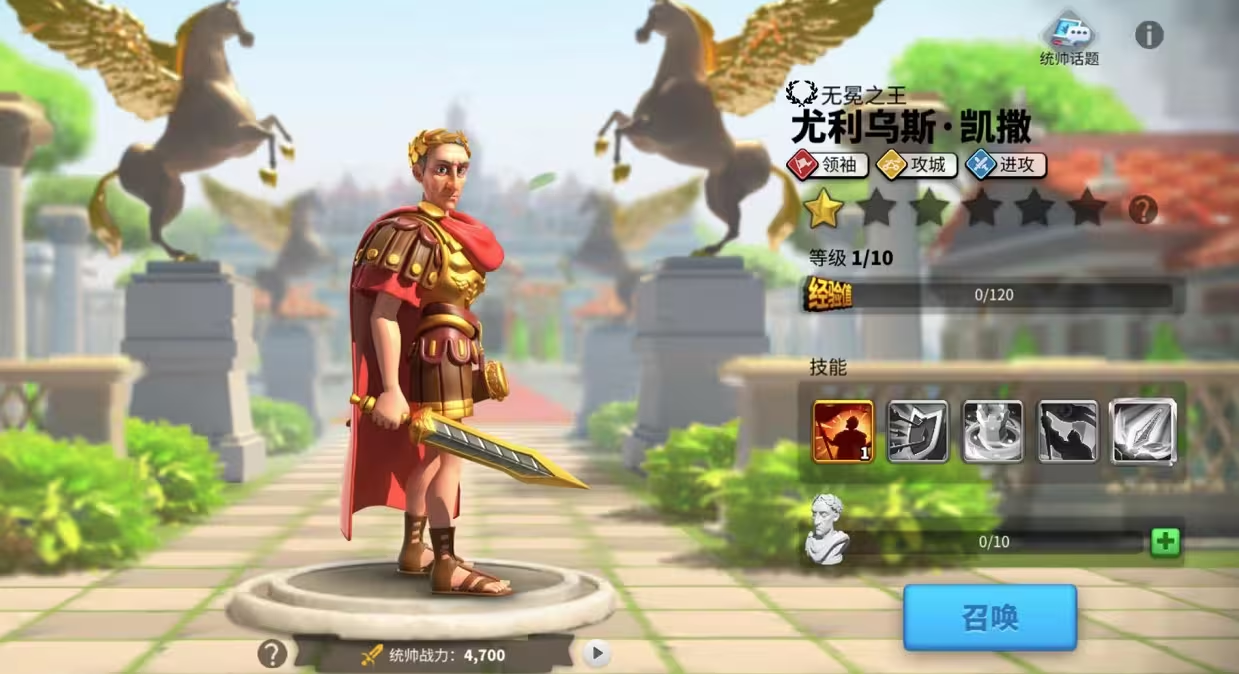Select the 进攻 attack tag
This screenshot has width=1239, height=674.
pyautogui.click(x=1006, y=165)
